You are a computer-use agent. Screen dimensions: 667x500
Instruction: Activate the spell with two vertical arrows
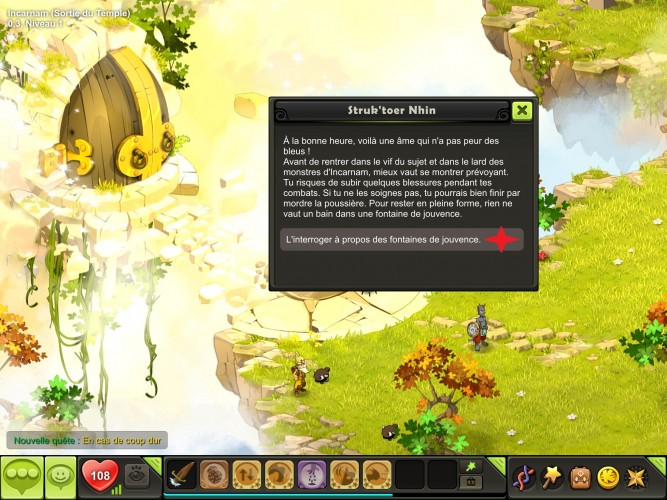[246, 475]
